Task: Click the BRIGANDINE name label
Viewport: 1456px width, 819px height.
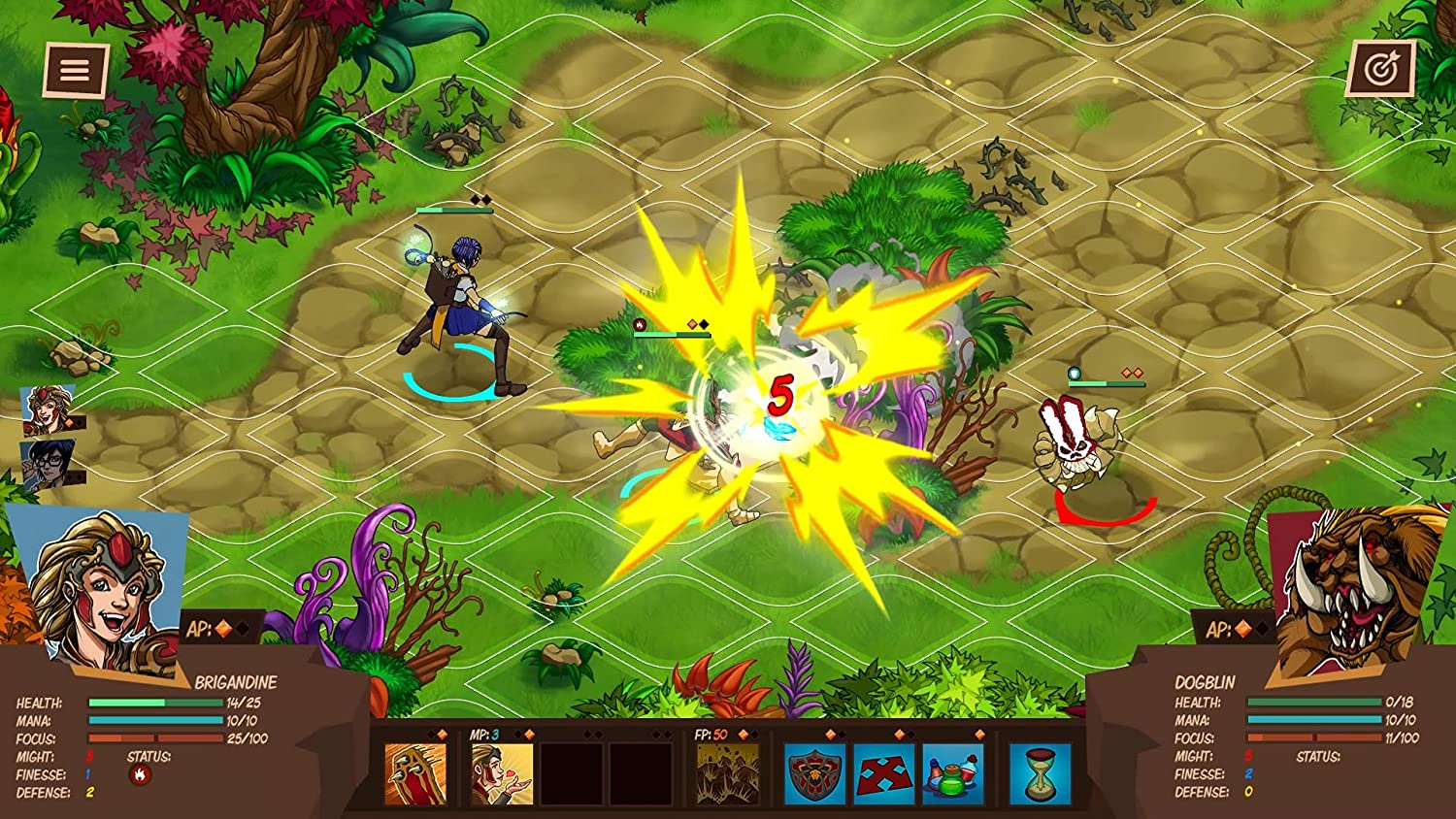Action: point(236,682)
